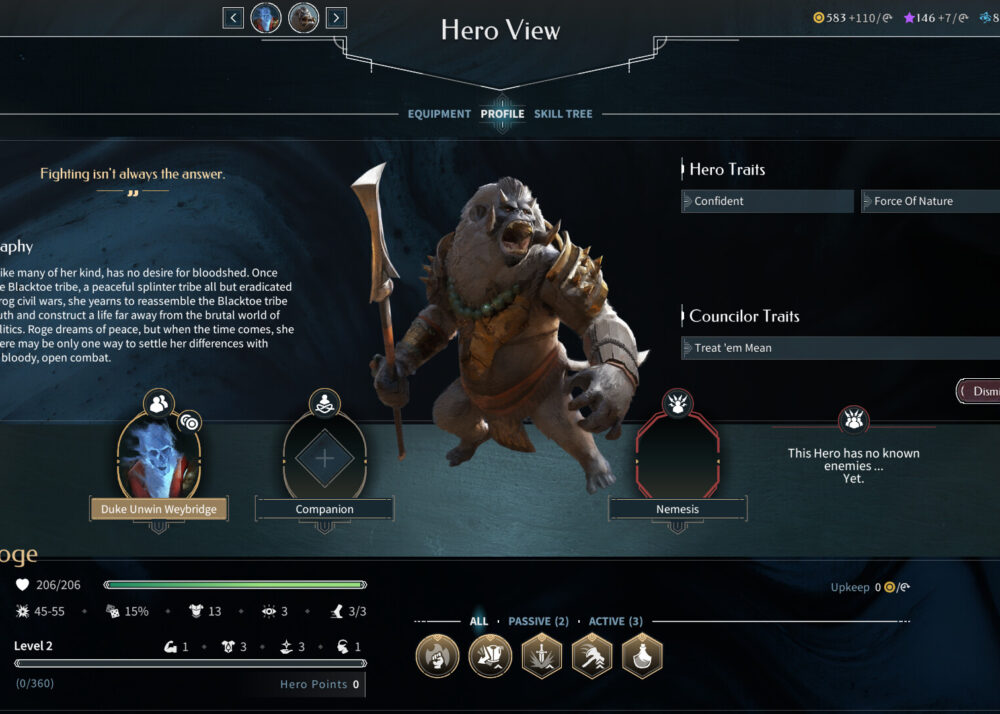
Task: Select the potion flask ability icon
Action: click(x=642, y=657)
